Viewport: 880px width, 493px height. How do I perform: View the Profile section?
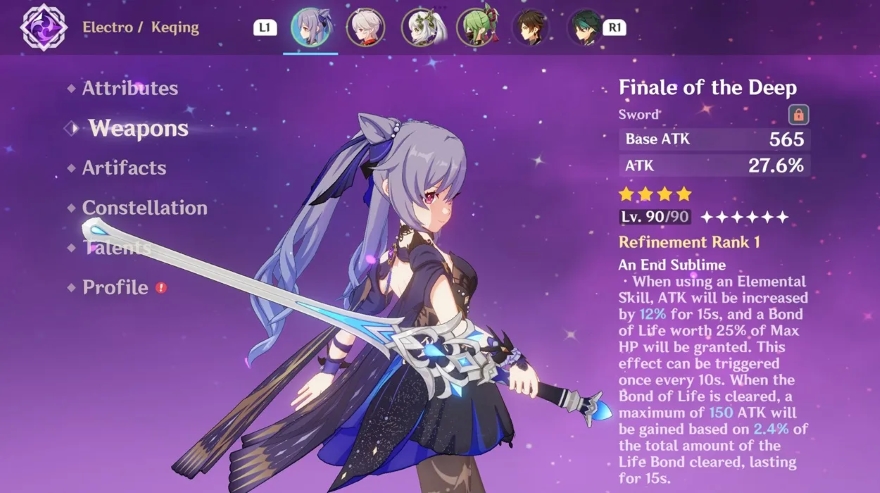click(x=115, y=288)
